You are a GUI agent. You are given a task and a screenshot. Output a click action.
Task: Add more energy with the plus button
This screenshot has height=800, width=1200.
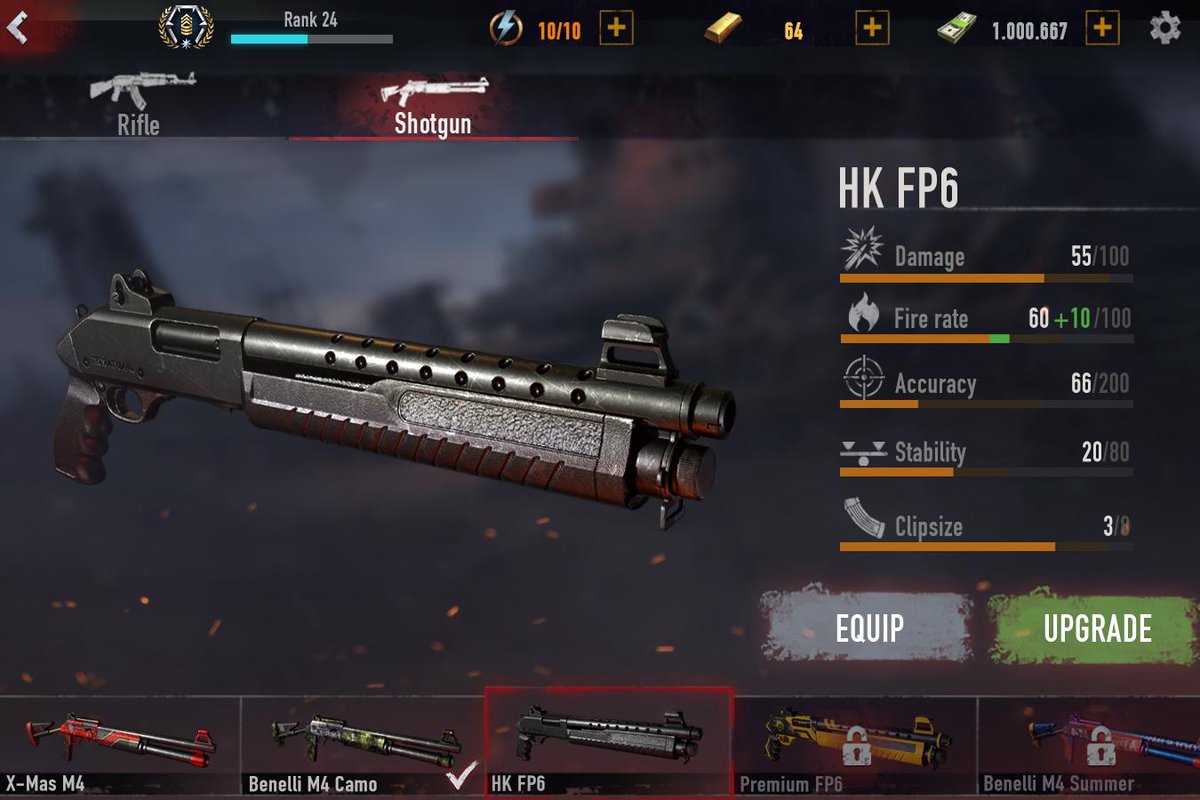(616, 28)
